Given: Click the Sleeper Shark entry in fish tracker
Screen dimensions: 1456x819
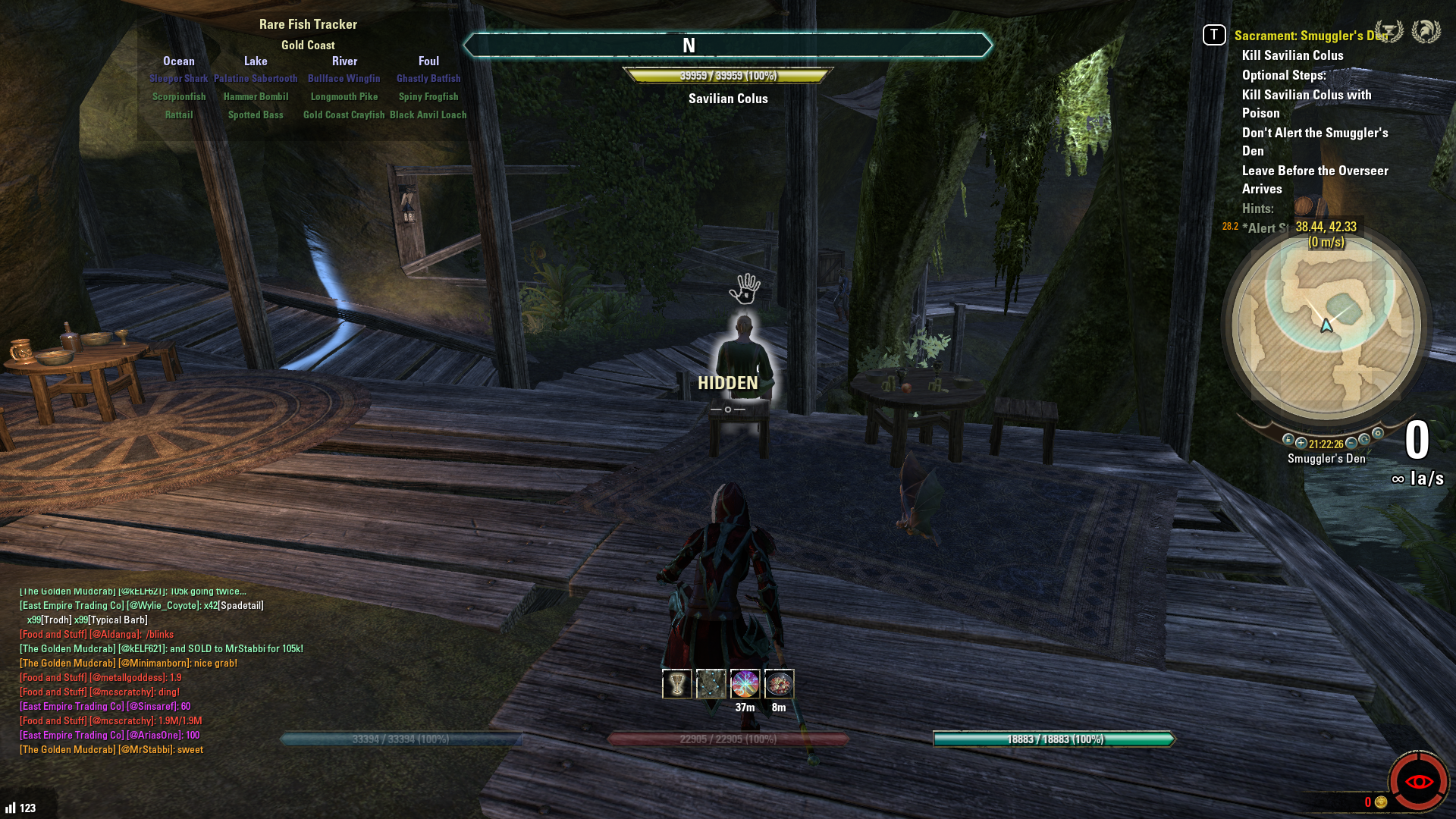Looking at the screenshot, I should pos(178,79).
